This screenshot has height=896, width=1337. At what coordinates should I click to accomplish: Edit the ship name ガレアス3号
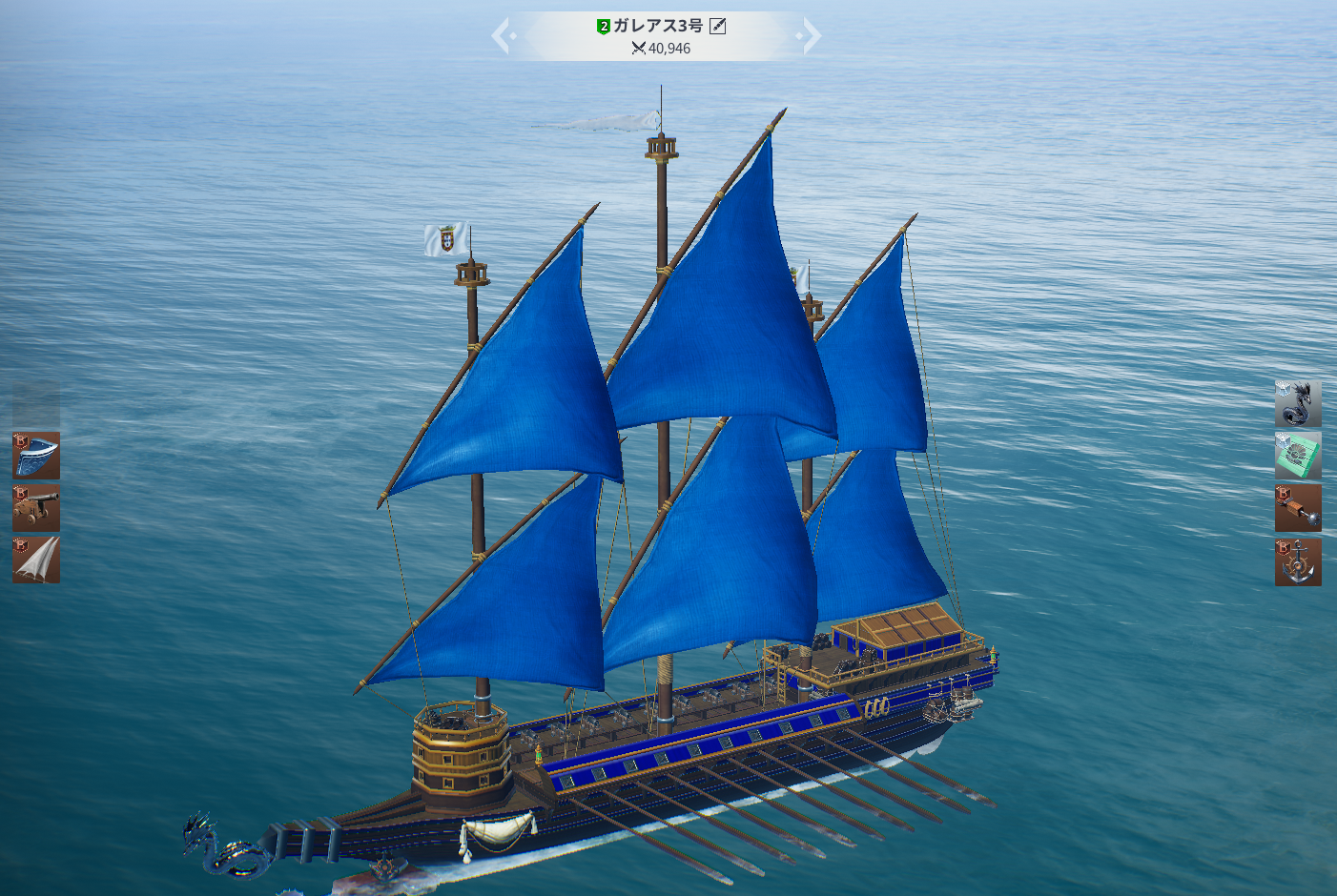718,27
